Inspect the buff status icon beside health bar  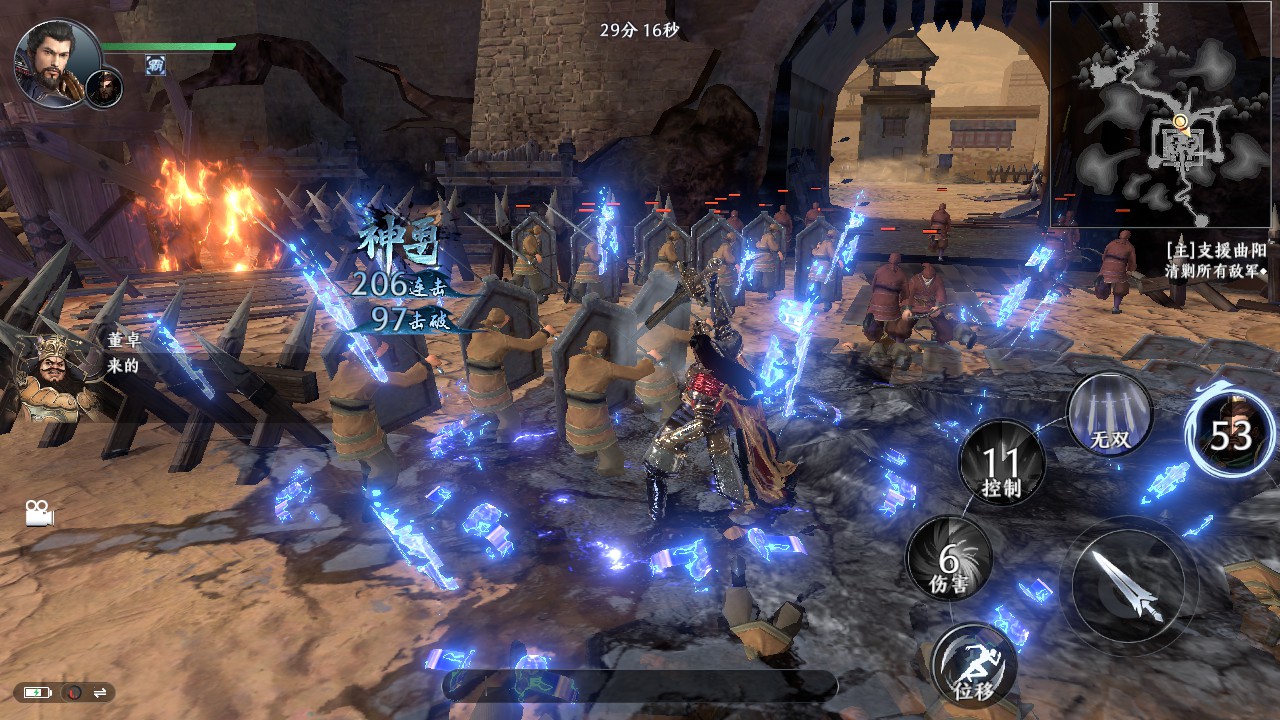pos(155,65)
